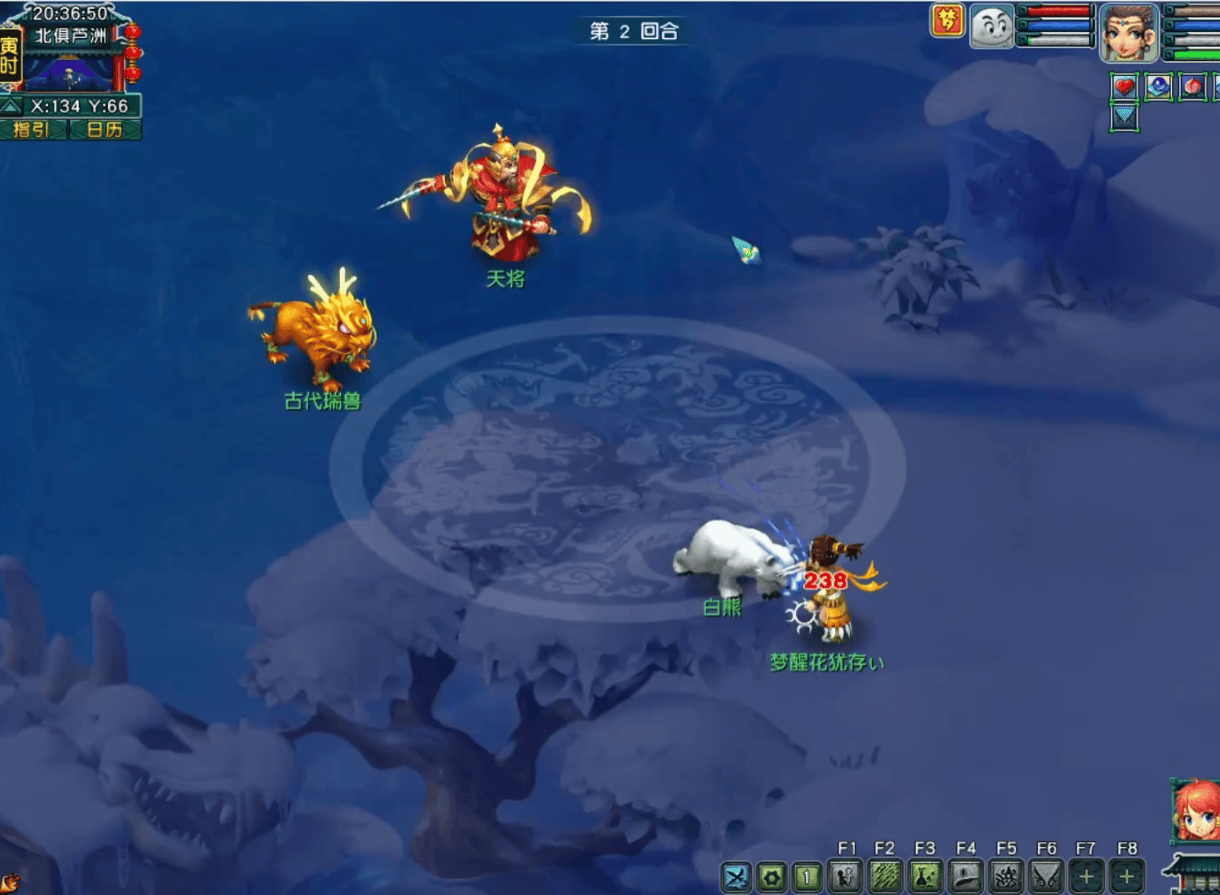Image resolution: width=1220 pixels, height=895 pixels.
Task: Click the blue orb buff icon
Action: coord(1159,87)
